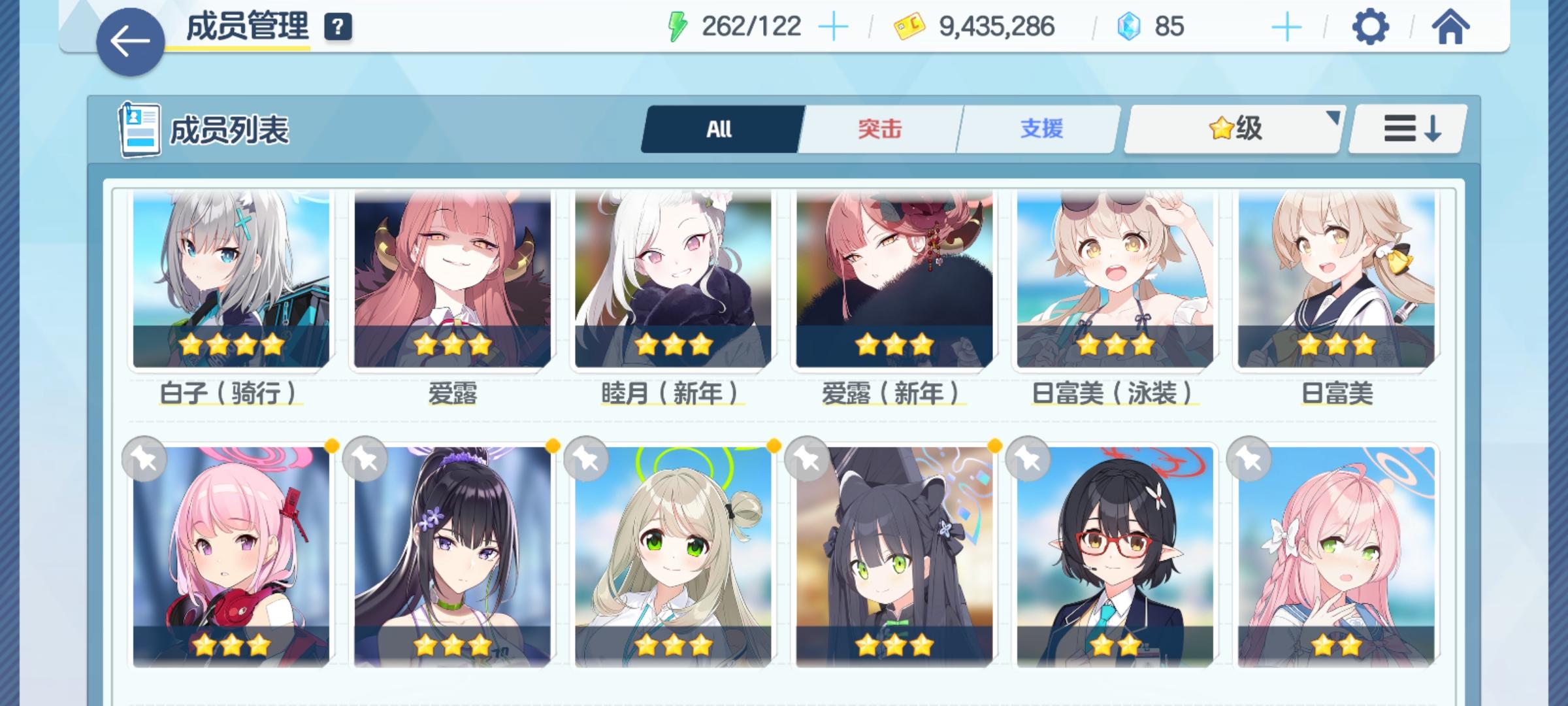Screen dimensions: 1568x706
Task: Open the sort order icon next to filters
Action: pyautogui.click(x=1411, y=129)
